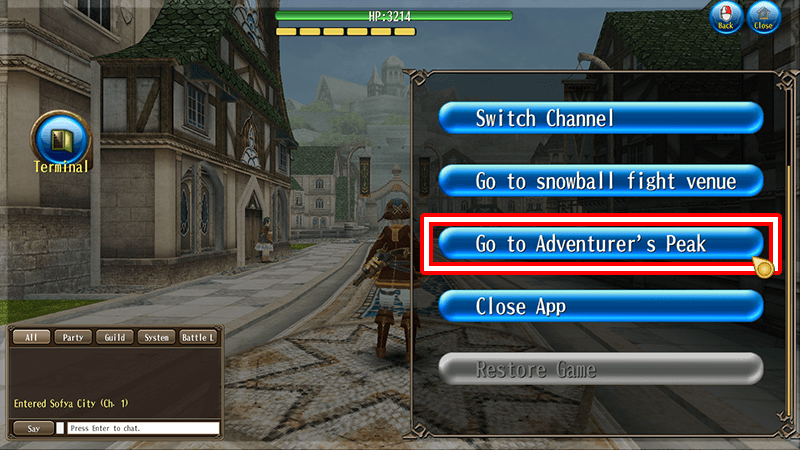Select the Switch Channel menu option
The image size is (800, 450).
coord(601,118)
